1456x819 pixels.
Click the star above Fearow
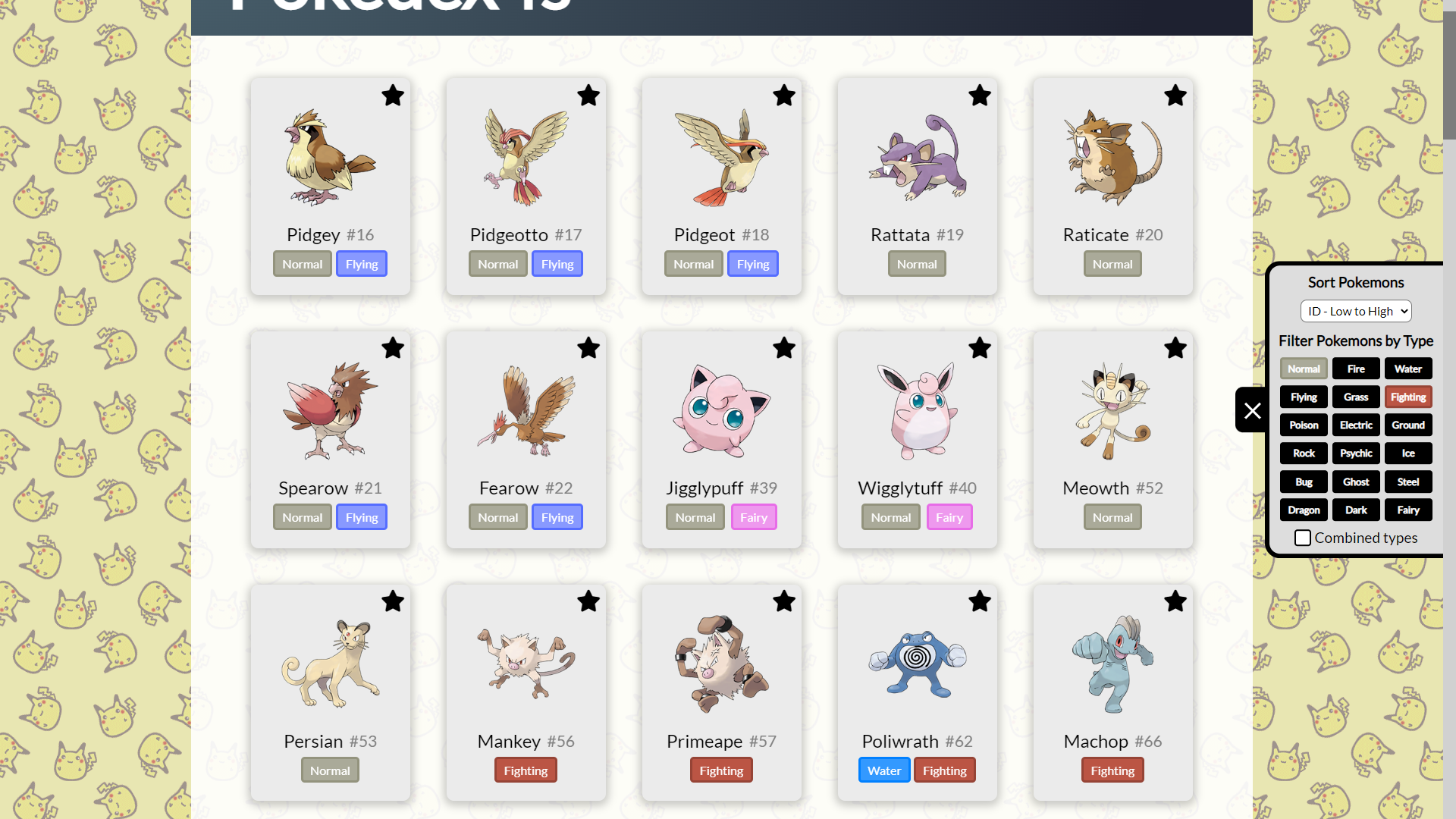click(x=588, y=349)
